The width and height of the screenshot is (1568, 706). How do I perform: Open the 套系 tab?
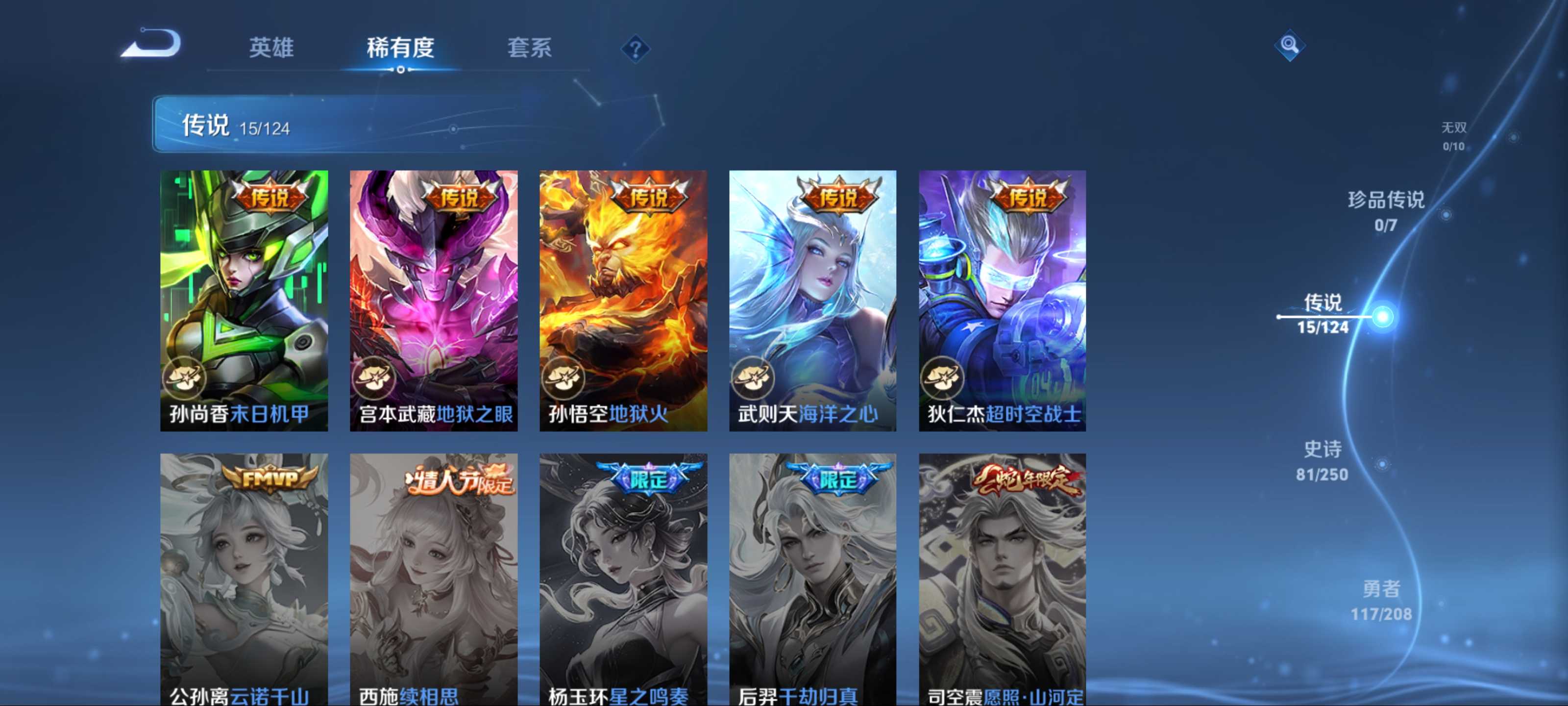point(529,48)
